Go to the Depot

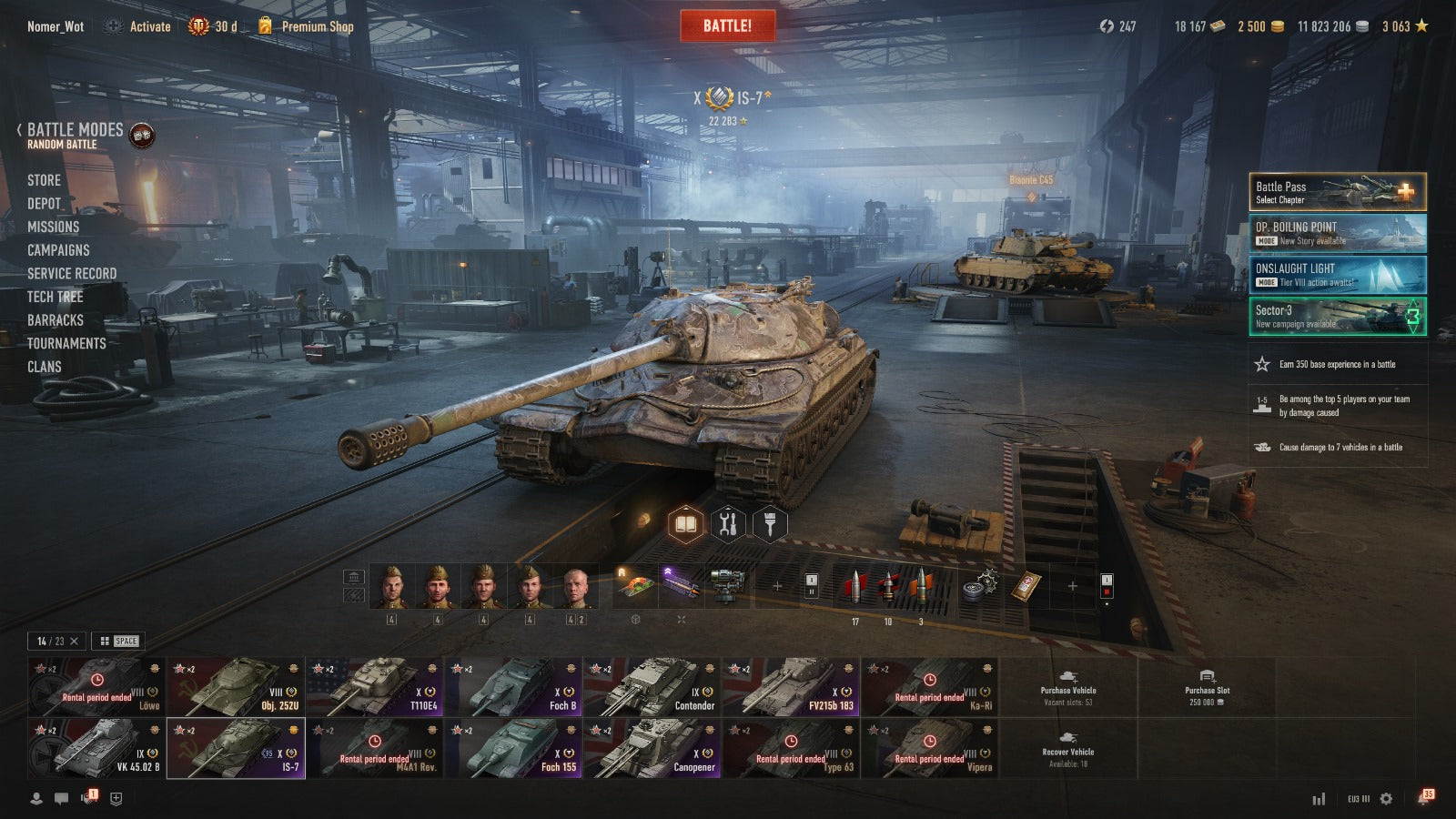44,204
